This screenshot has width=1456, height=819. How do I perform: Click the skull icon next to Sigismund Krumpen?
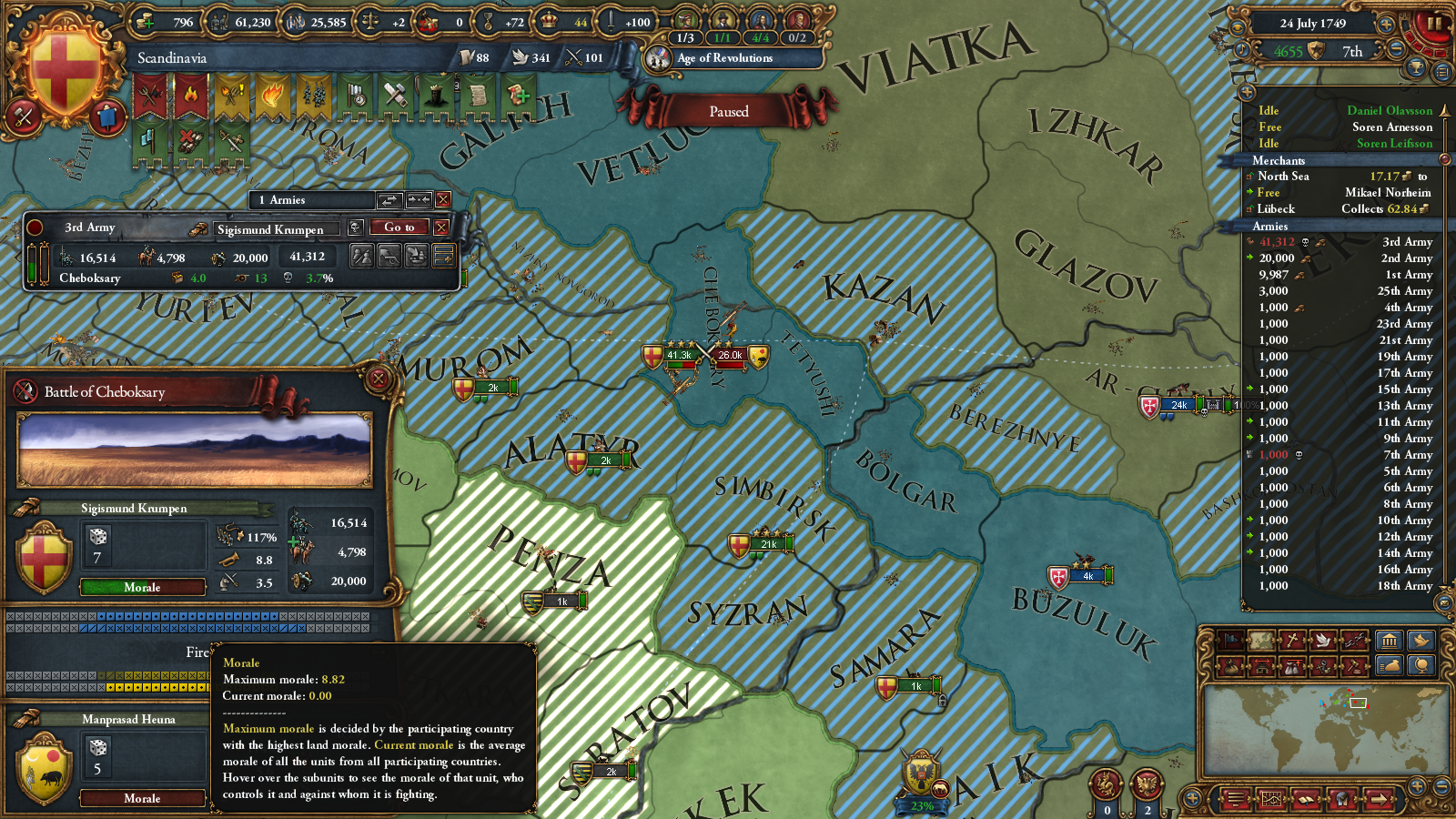tap(356, 228)
